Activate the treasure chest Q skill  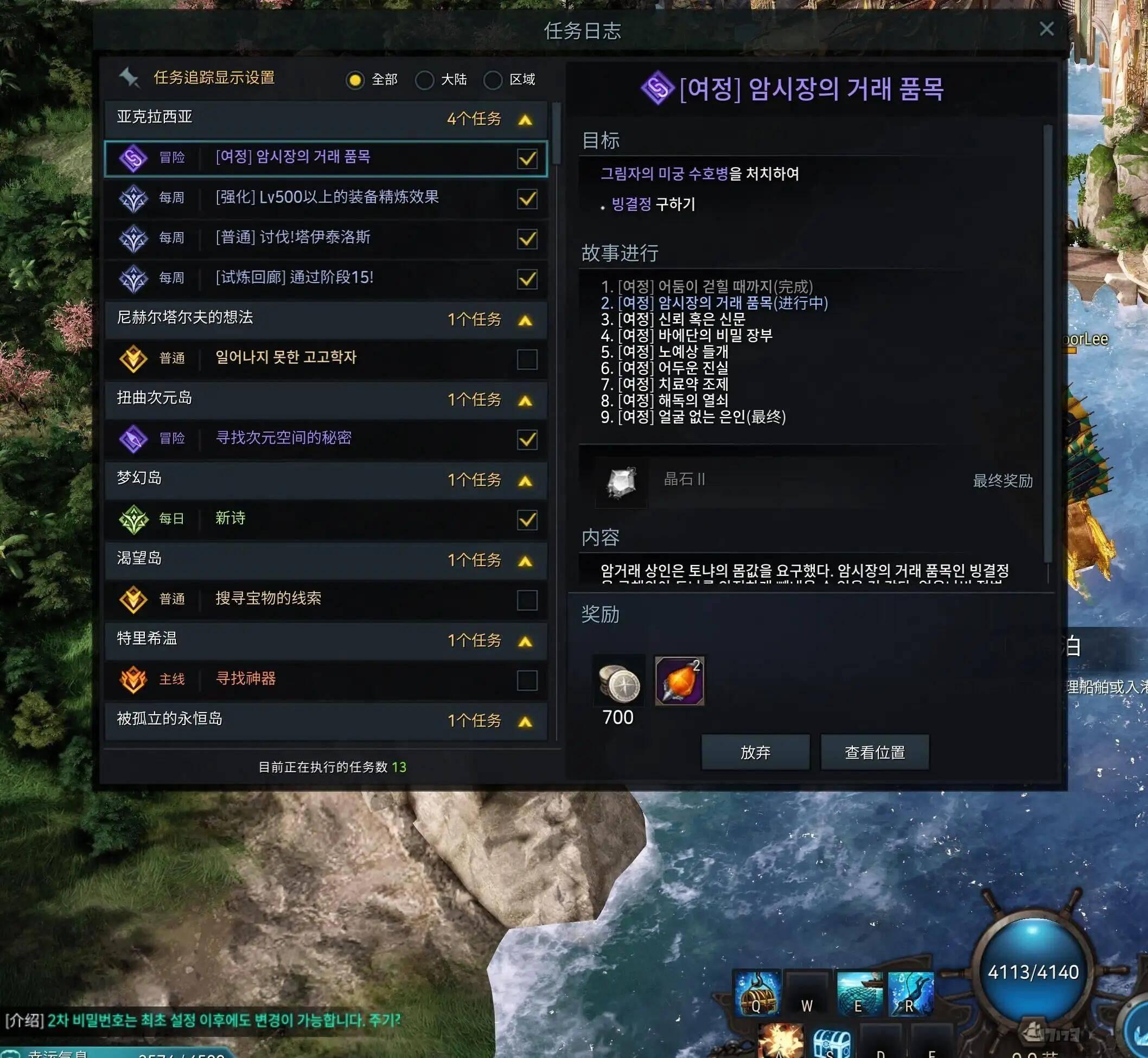point(757,993)
